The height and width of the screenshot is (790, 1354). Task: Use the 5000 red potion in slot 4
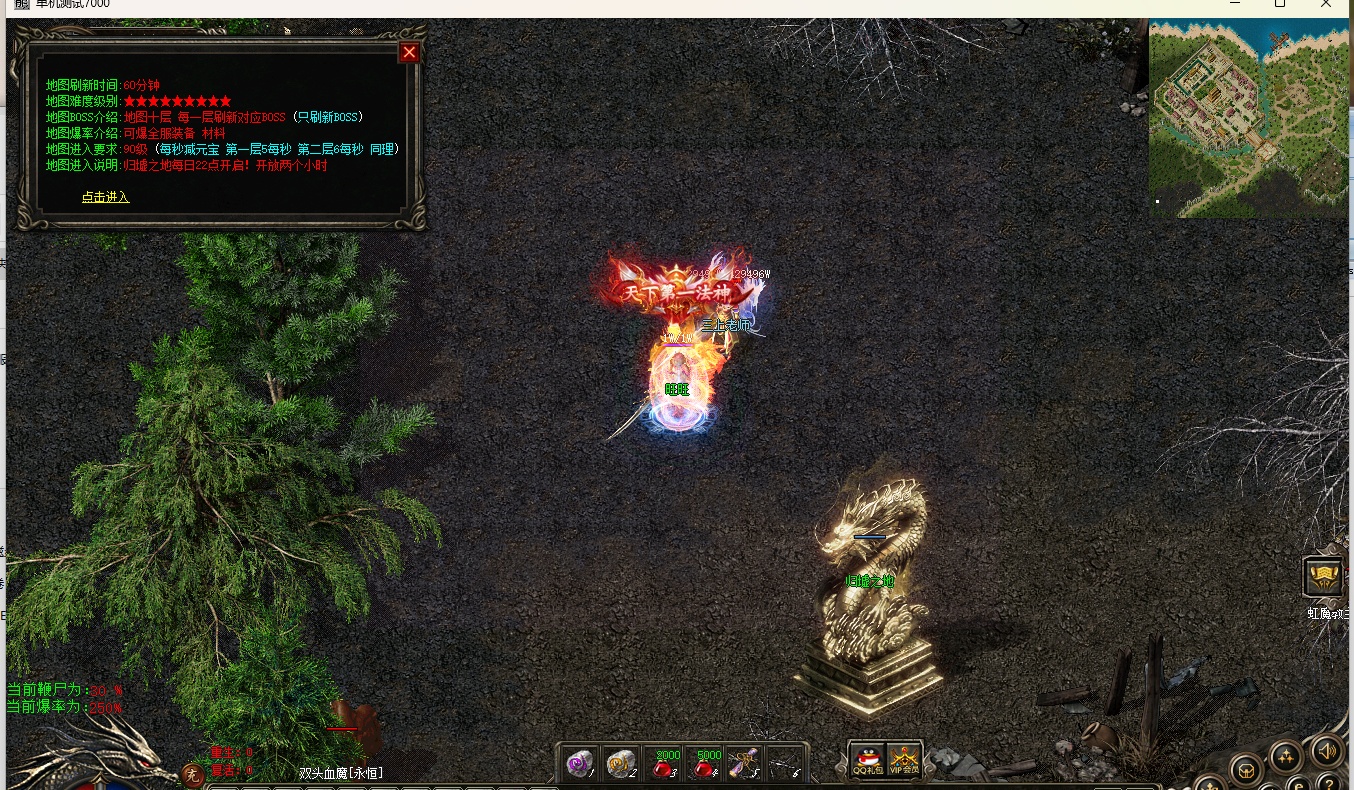(x=705, y=764)
